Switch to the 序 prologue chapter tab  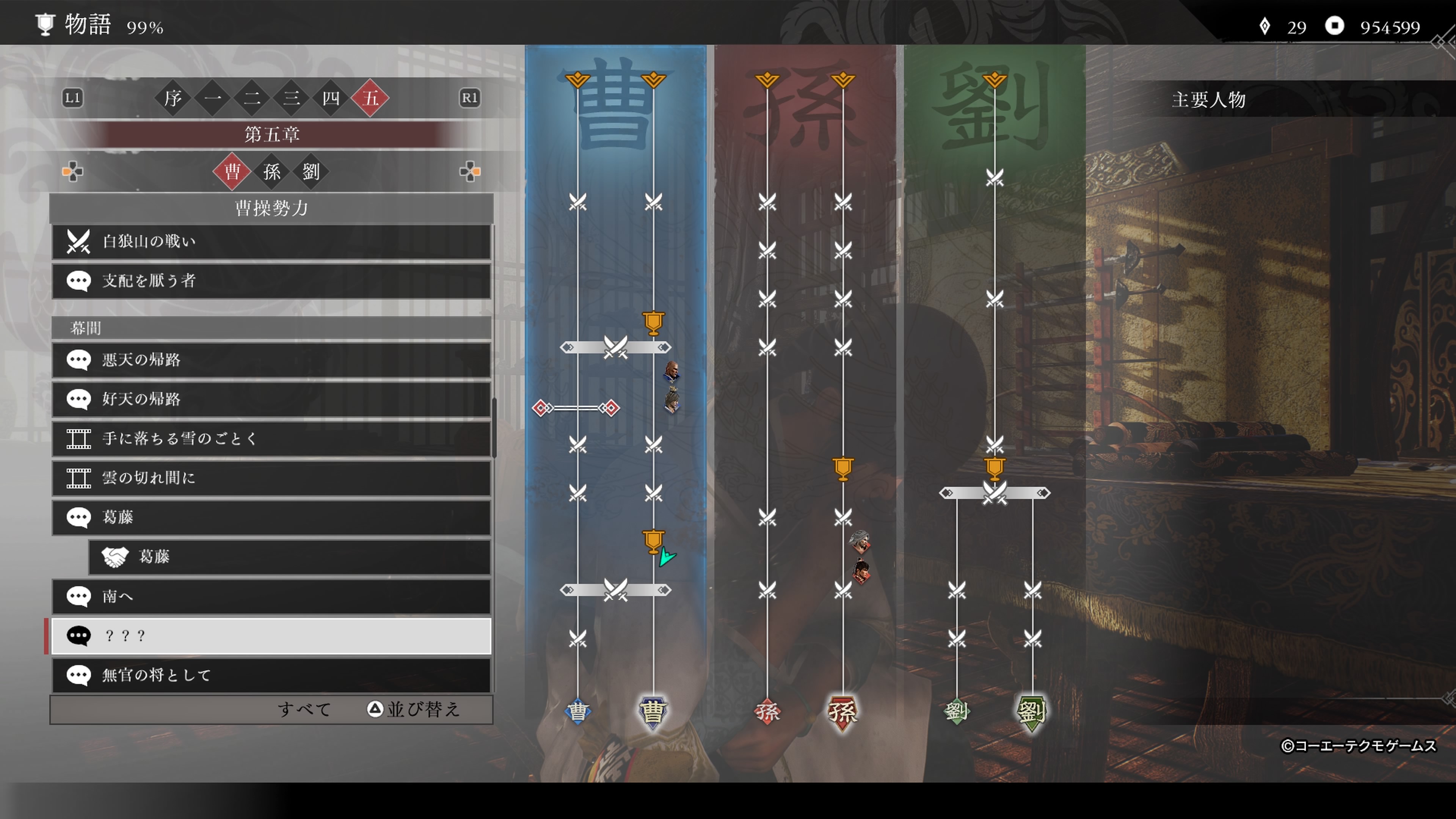click(x=173, y=98)
